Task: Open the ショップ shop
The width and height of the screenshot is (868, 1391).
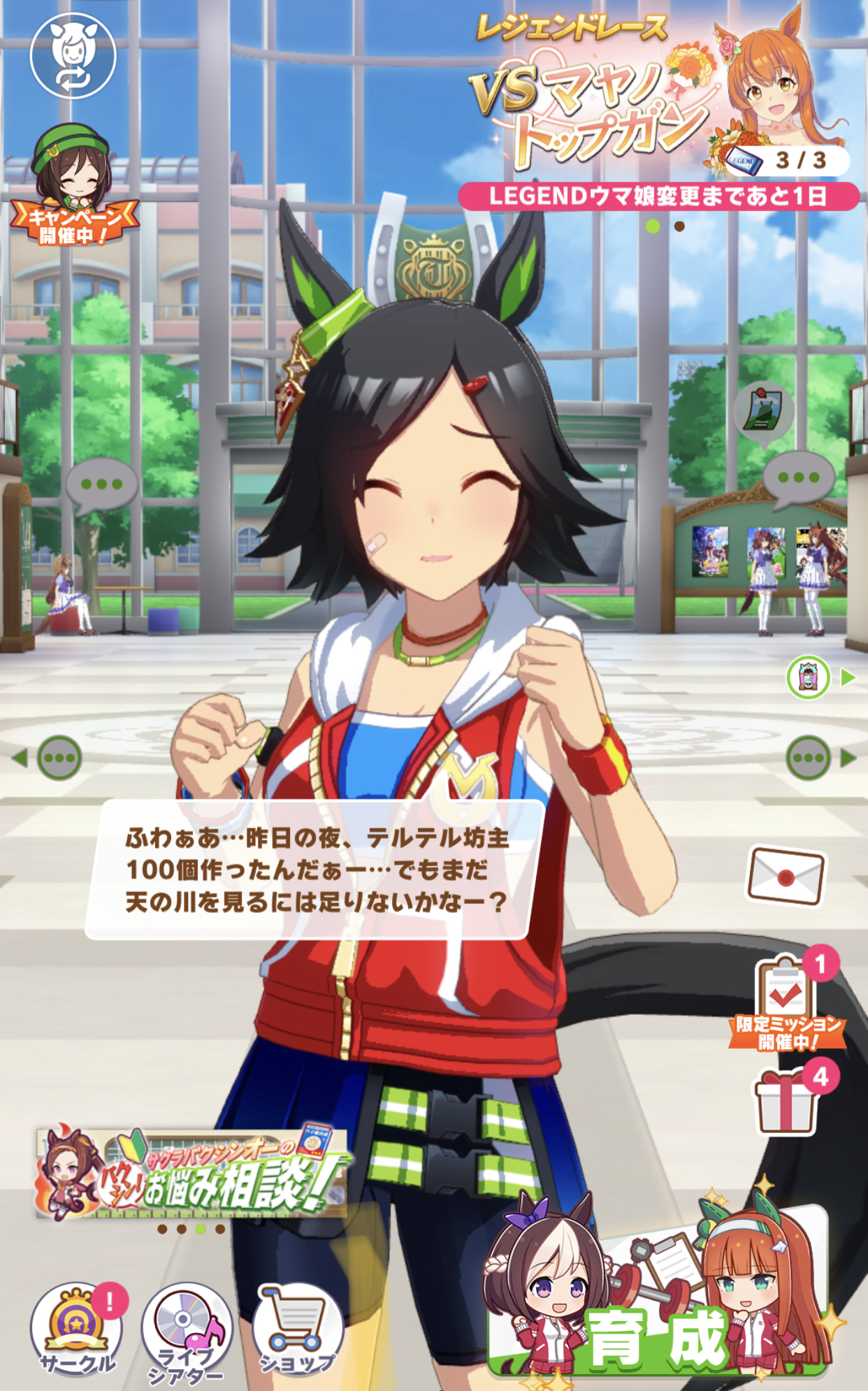Action: (296, 1328)
